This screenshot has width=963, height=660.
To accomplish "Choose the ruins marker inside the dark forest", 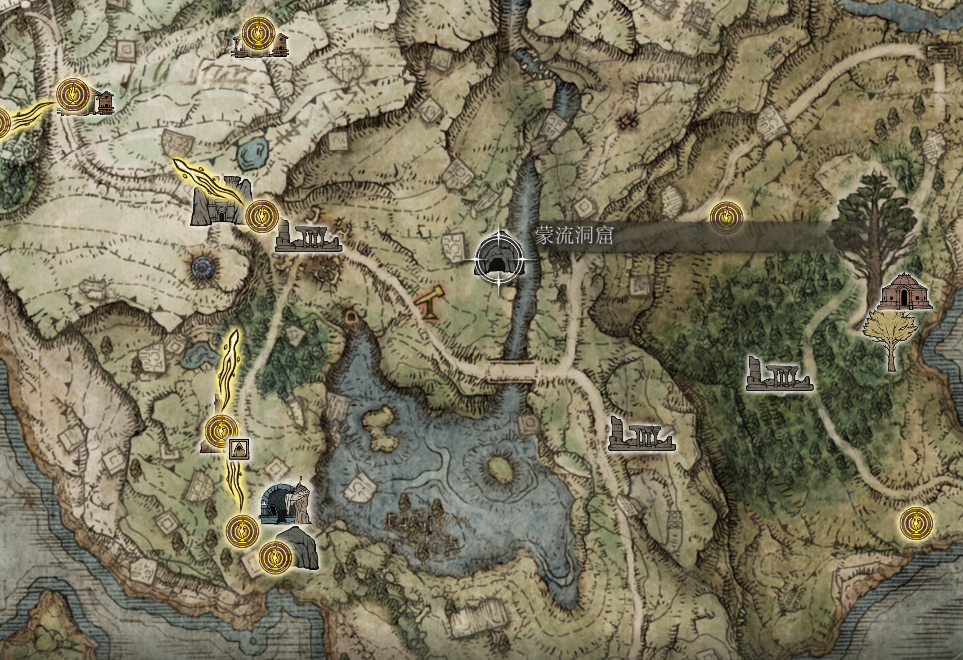I will coord(779,375).
